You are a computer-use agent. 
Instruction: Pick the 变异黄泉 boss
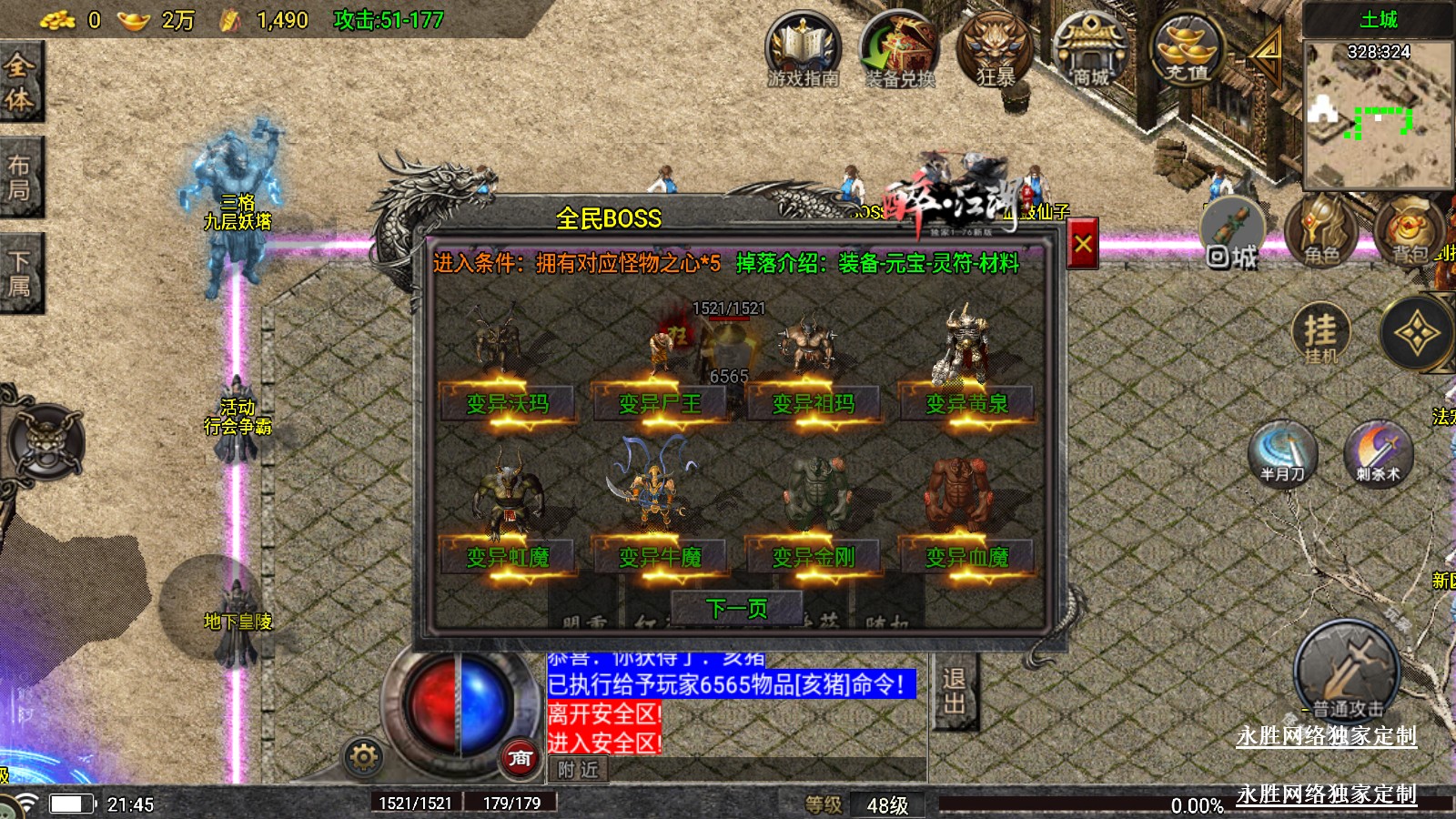coord(966,403)
